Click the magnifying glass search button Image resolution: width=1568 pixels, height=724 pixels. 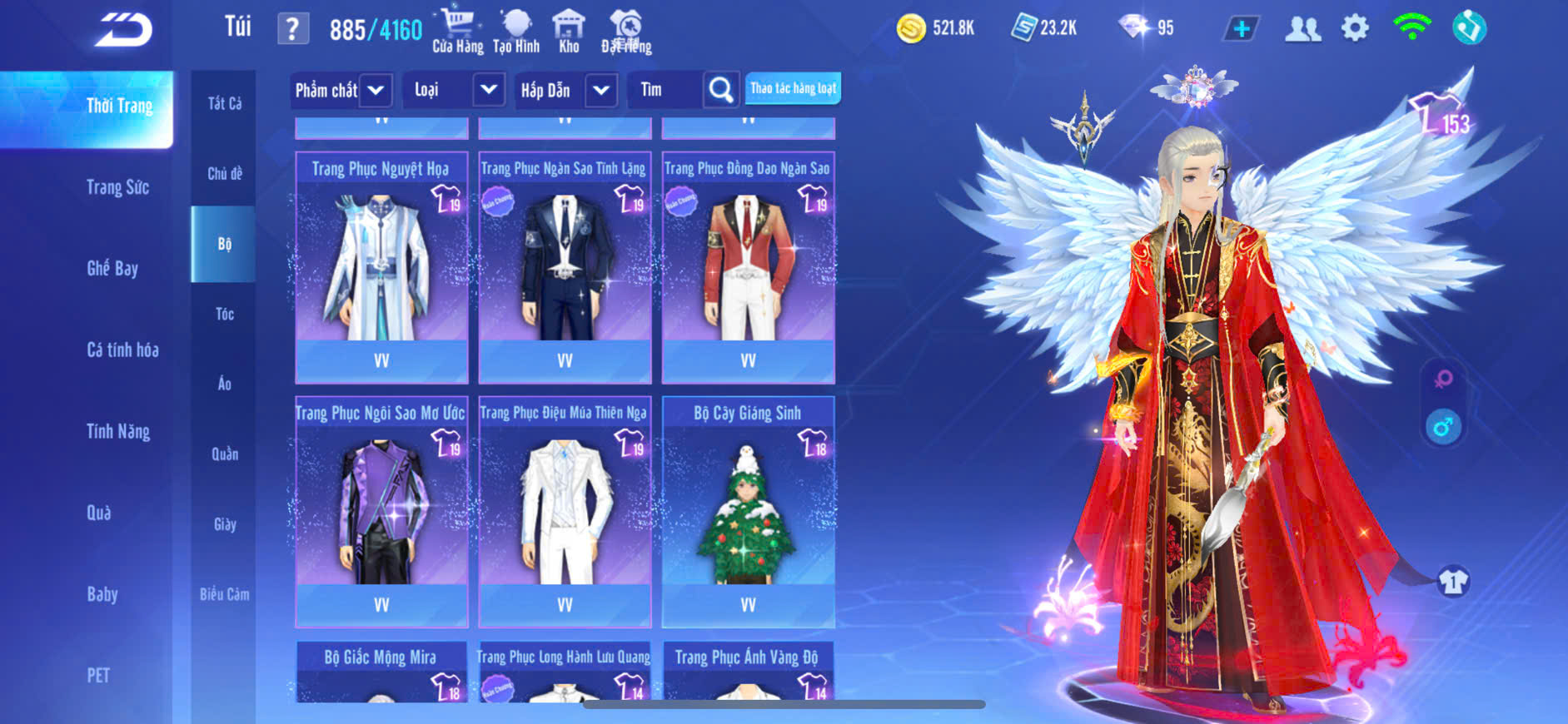coord(721,90)
